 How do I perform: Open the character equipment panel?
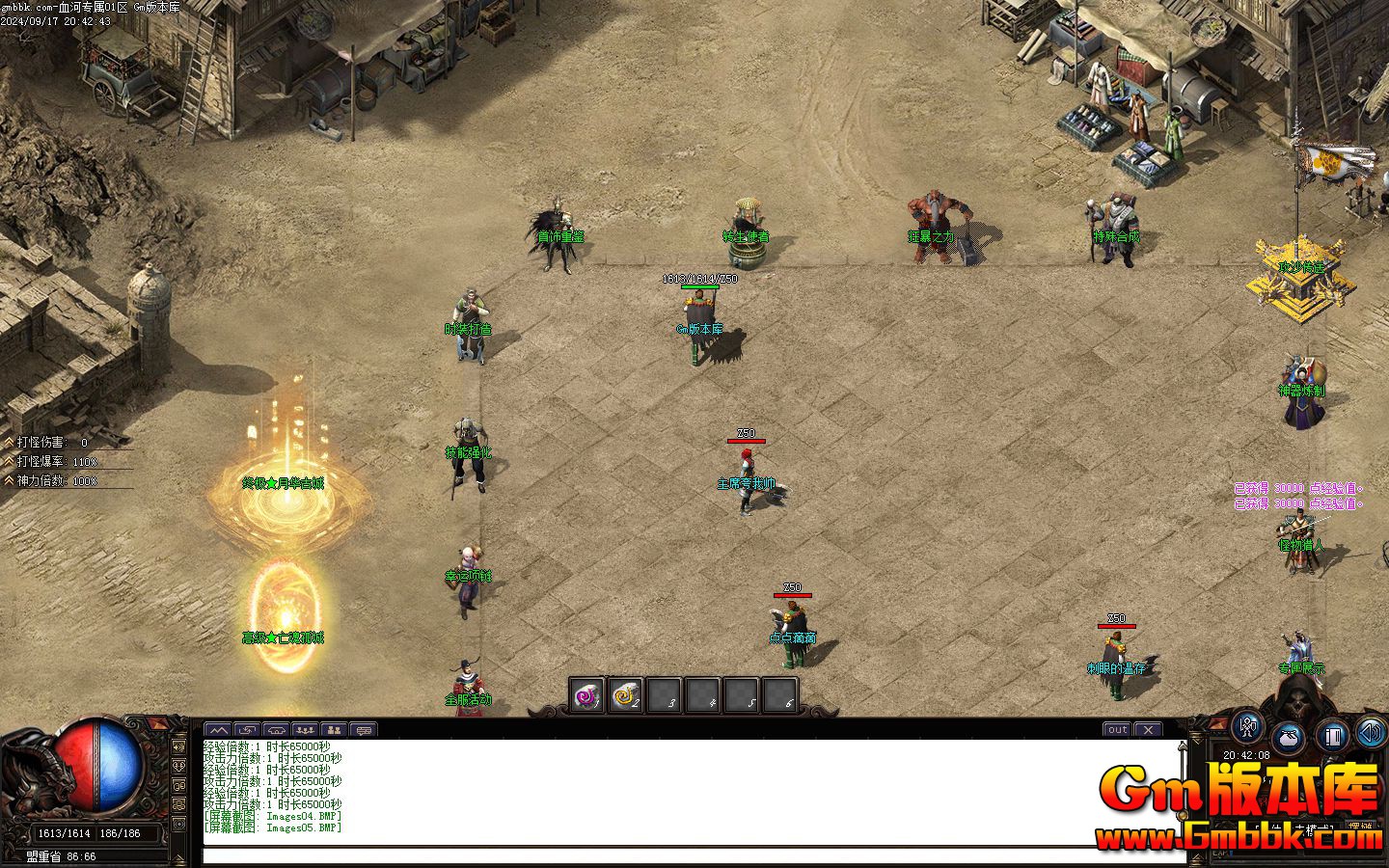[x=1249, y=727]
